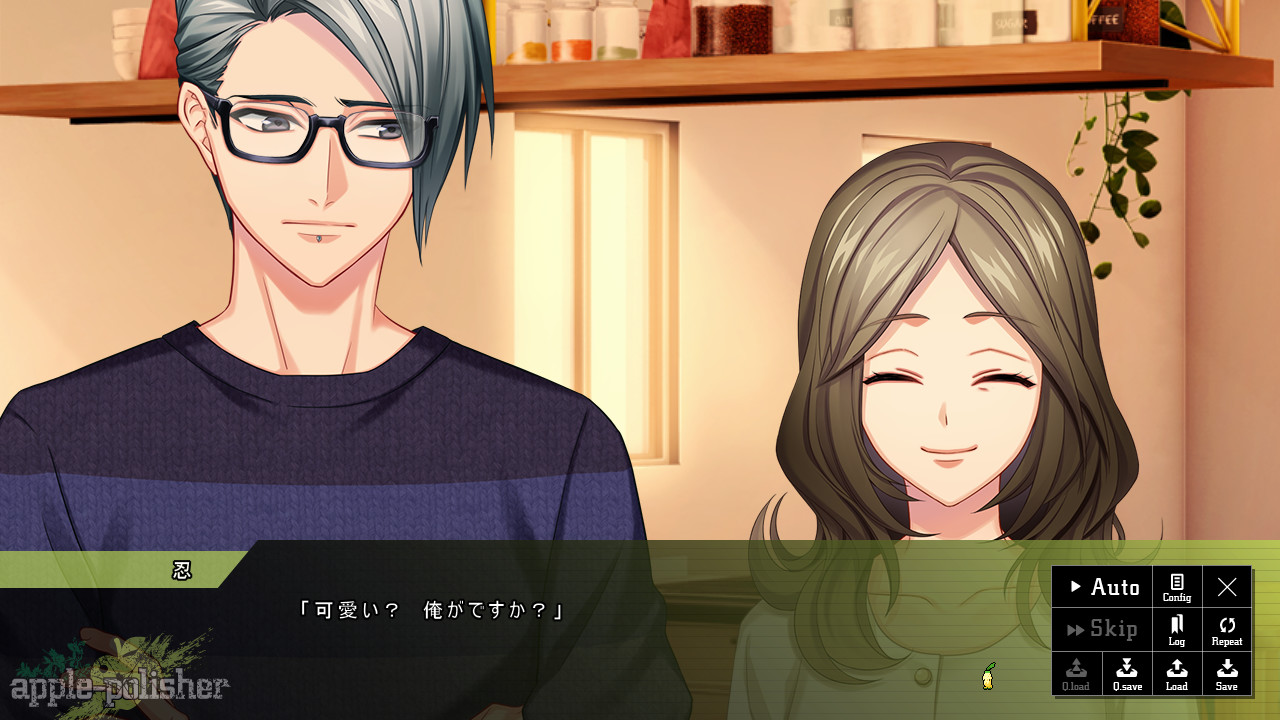Click the Auto play triangle arrow
Image resolution: width=1280 pixels, height=720 pixels.
tap(1075, 587)
